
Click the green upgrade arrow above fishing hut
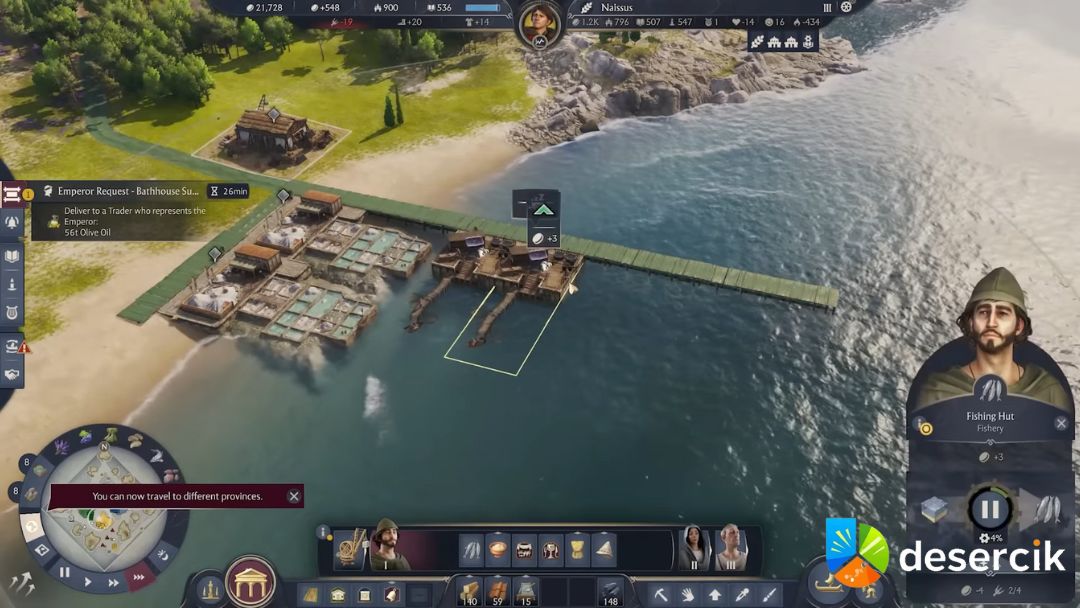pyautogui.click(x=542, y=210)
